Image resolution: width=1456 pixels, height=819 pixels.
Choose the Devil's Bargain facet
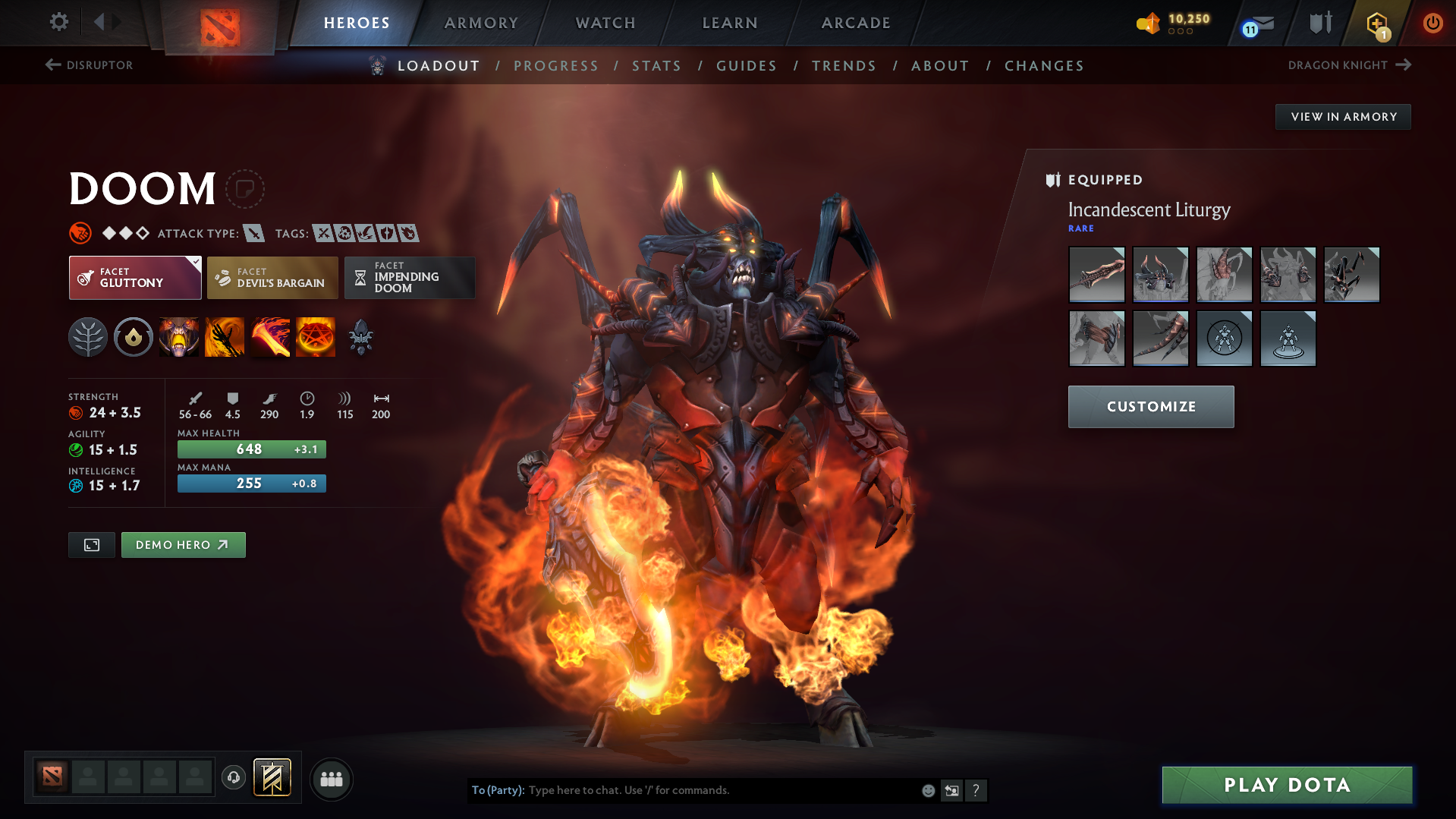click(x=272, y=278)
